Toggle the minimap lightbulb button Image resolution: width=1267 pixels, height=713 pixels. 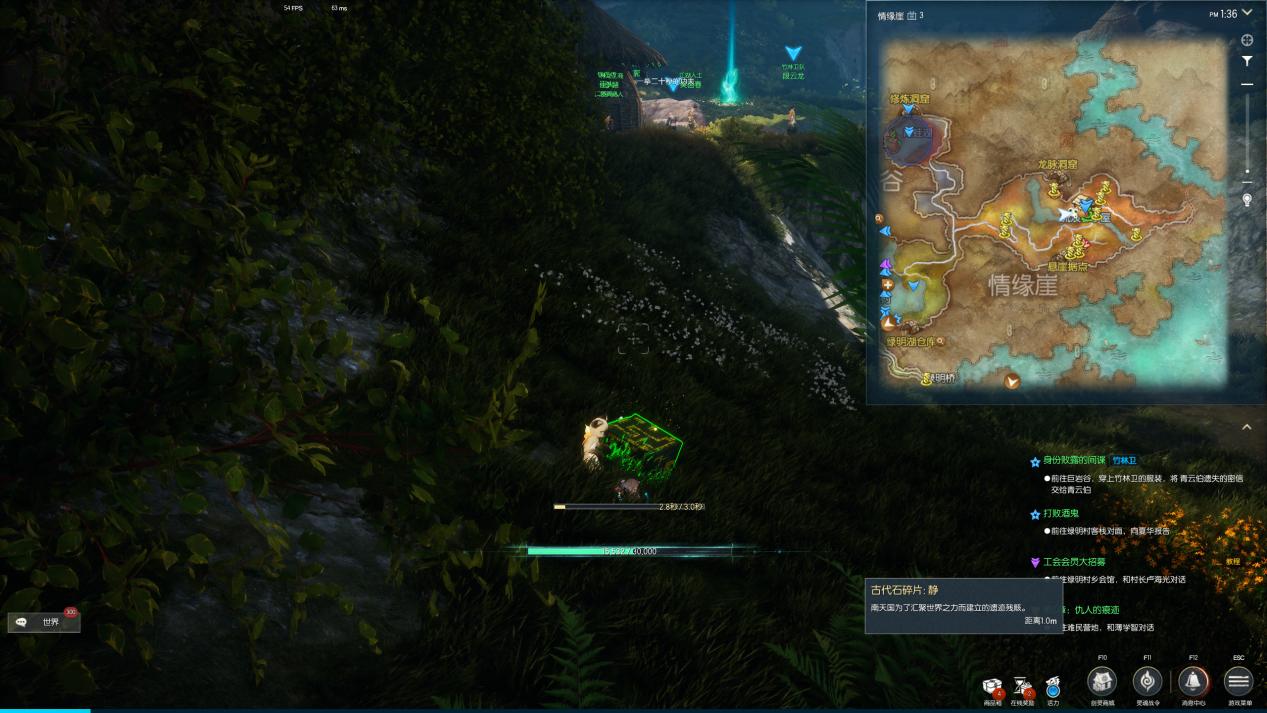tap(1247, 200)
